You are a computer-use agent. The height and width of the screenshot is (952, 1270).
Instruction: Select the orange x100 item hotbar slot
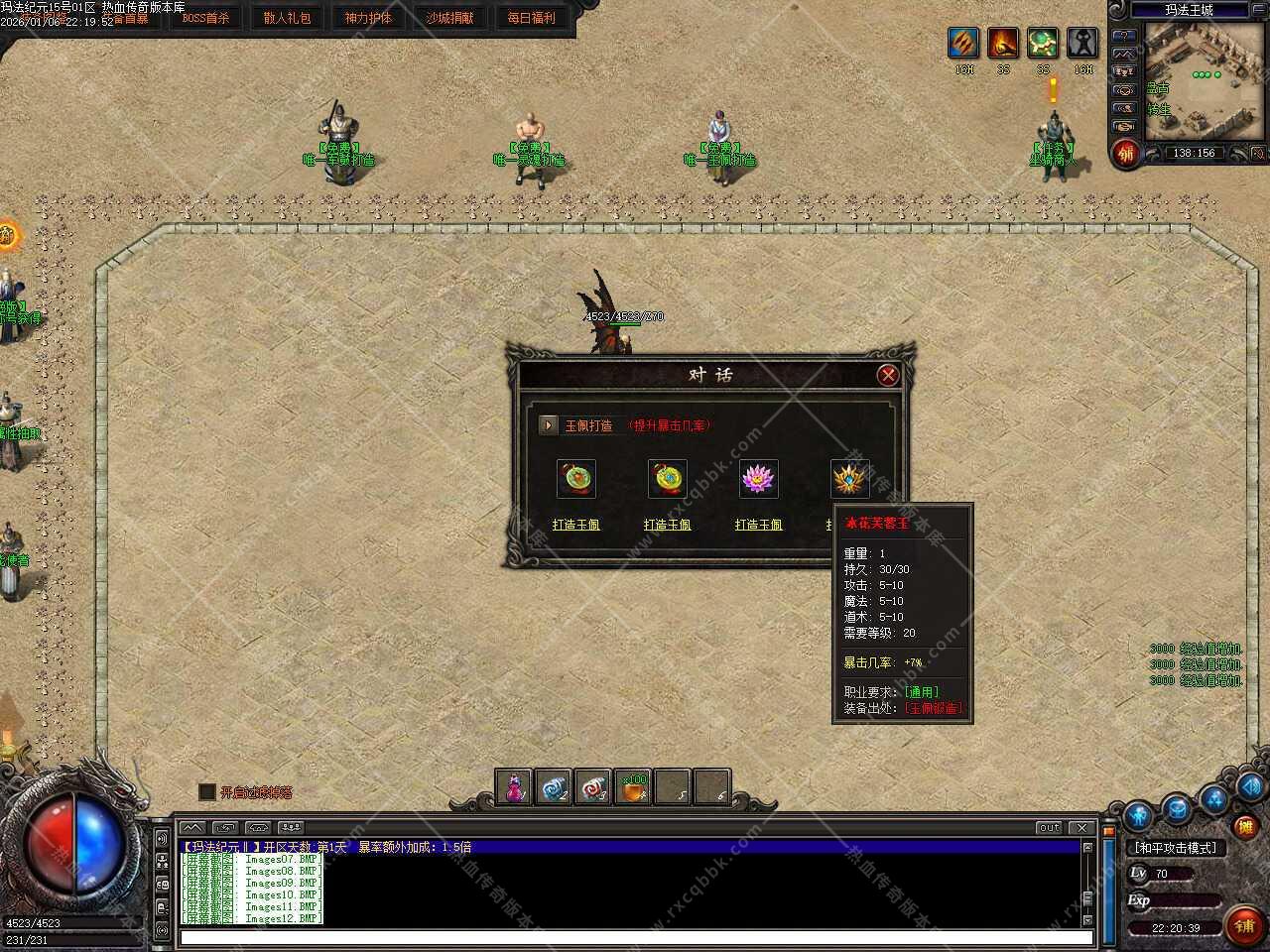coord(633,787)
